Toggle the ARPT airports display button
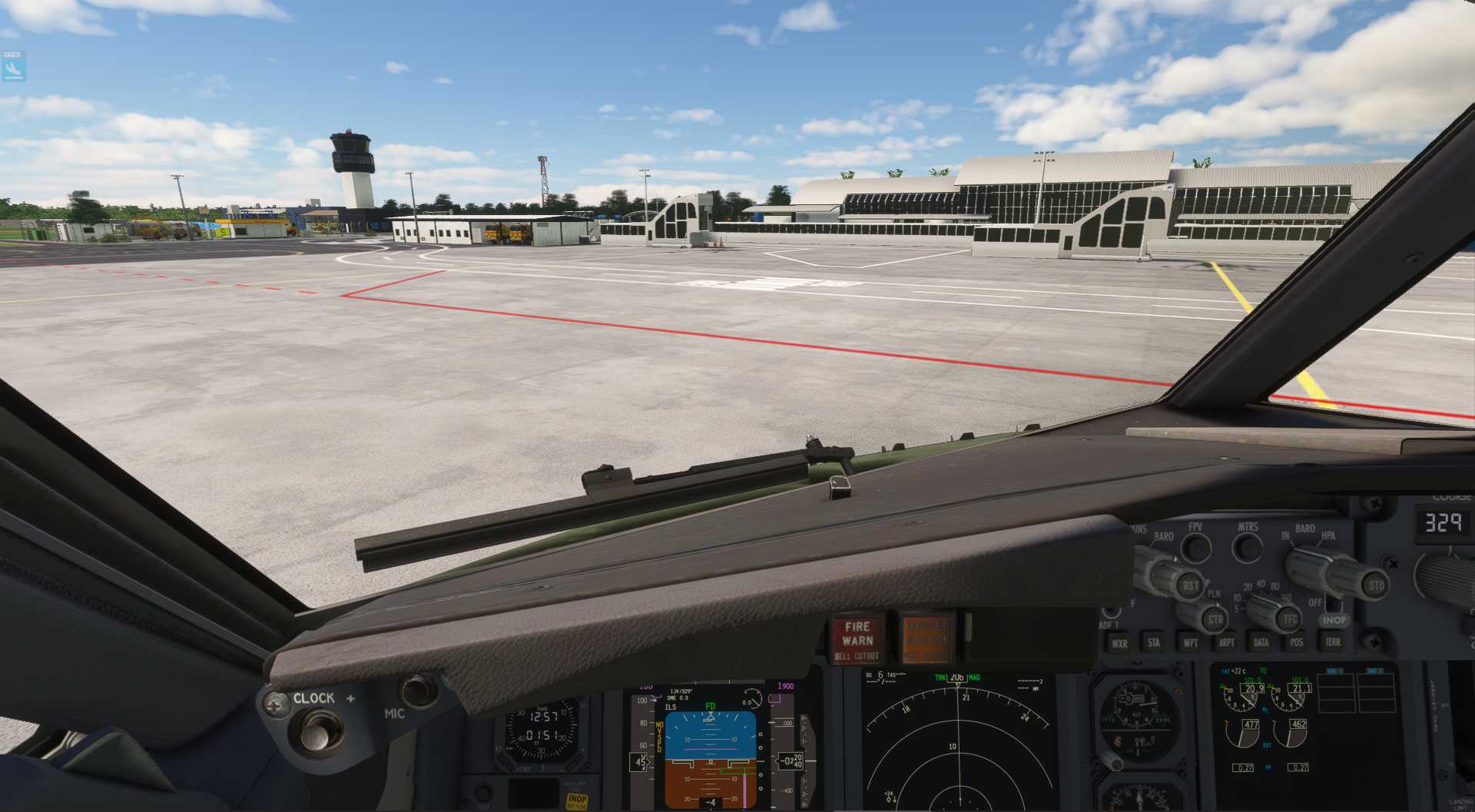1475x812 pixels. click(x=1226, y=643)
